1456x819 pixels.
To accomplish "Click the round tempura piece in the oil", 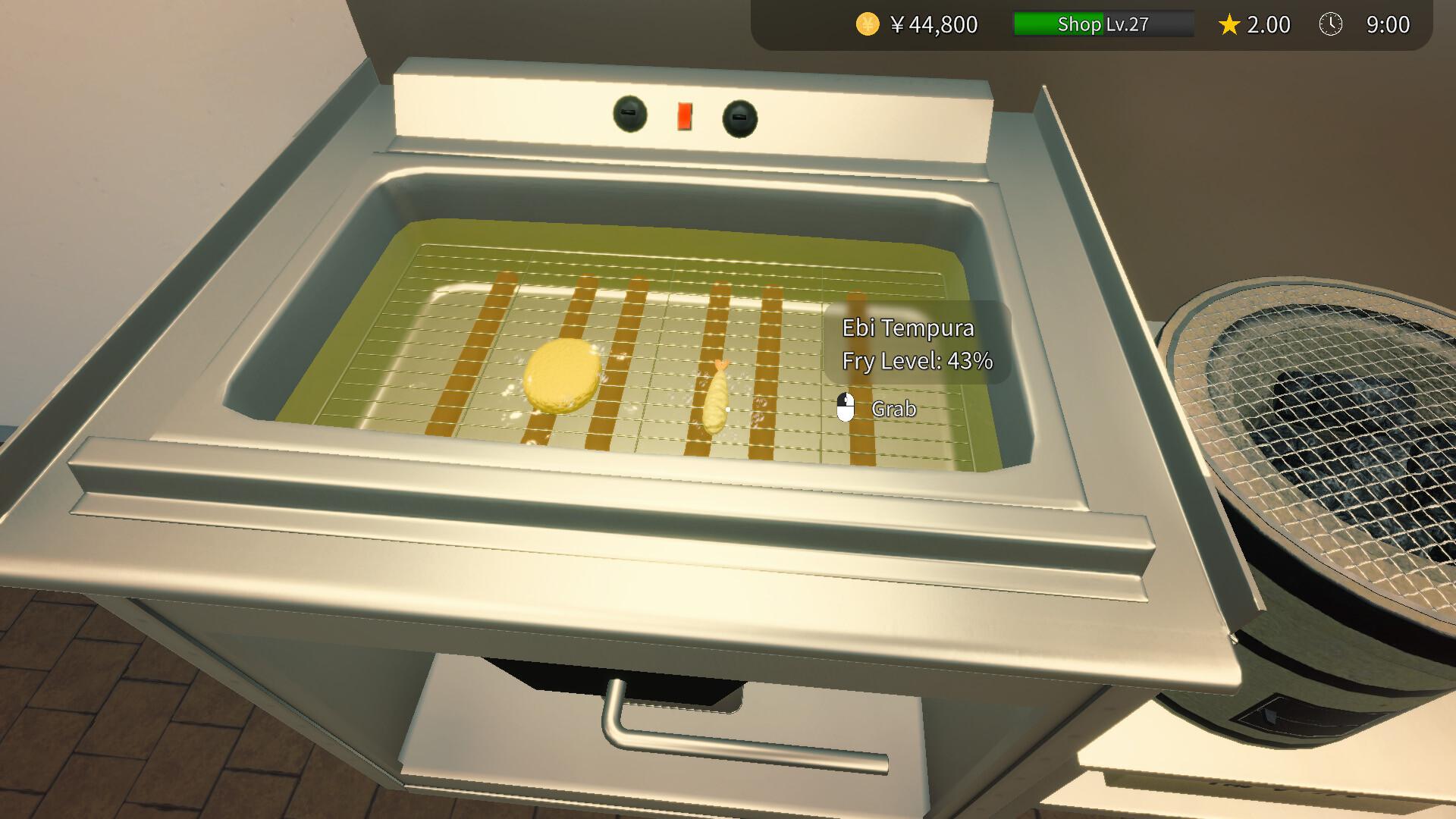I will pos(561,375).
